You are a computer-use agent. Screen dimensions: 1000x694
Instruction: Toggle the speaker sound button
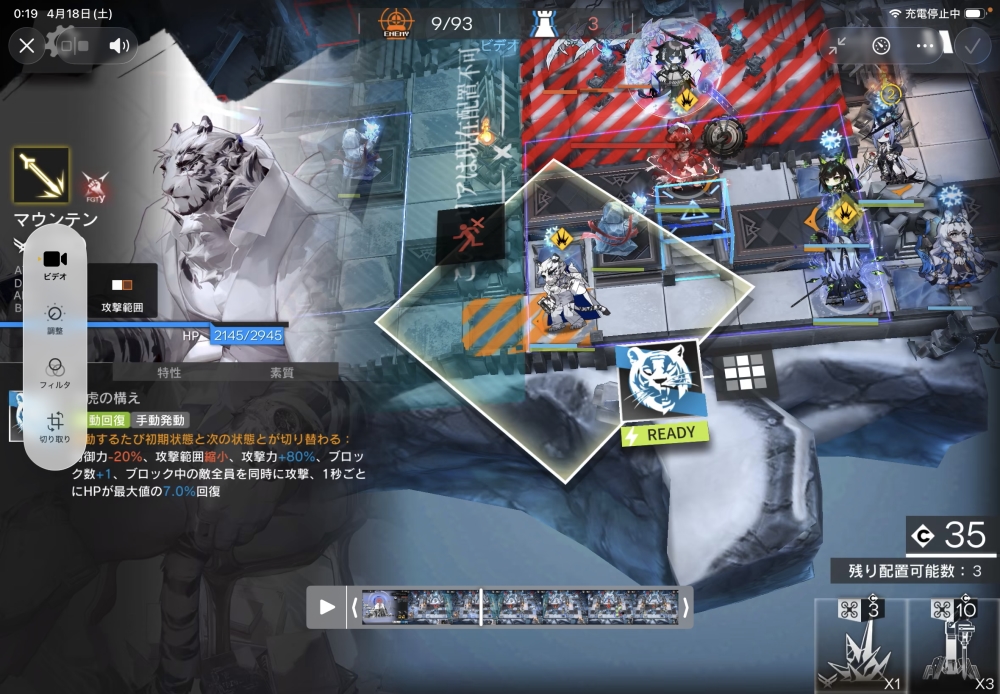click(120, 45)
